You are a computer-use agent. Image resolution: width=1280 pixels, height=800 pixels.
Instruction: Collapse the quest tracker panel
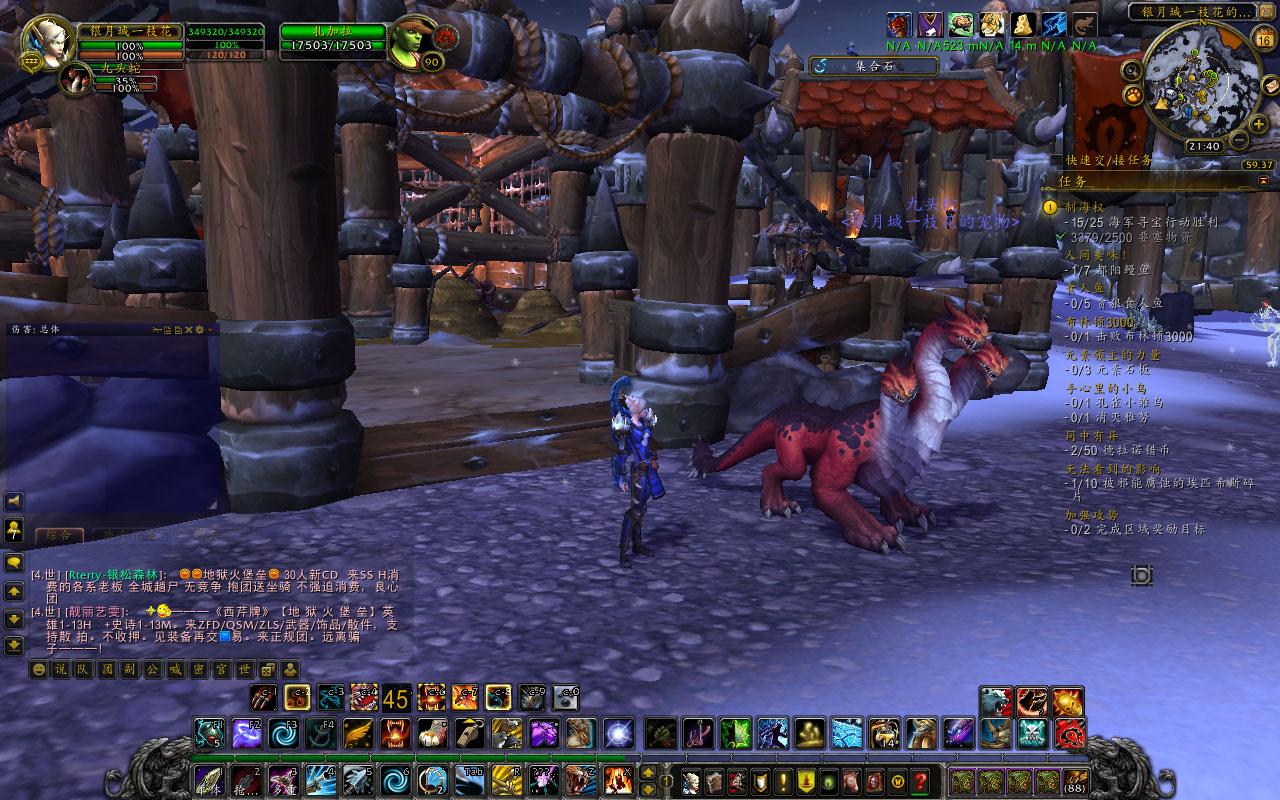click(x=1263, y=181)
